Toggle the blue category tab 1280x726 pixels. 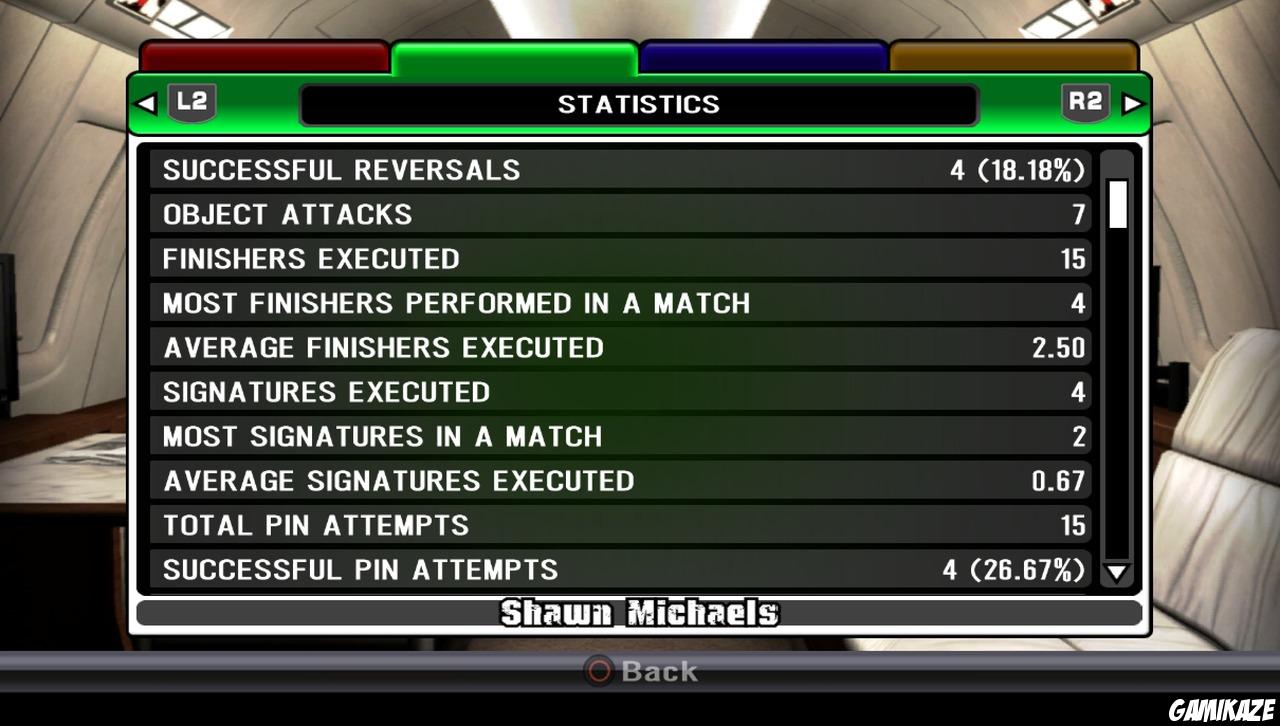[762, 55]
